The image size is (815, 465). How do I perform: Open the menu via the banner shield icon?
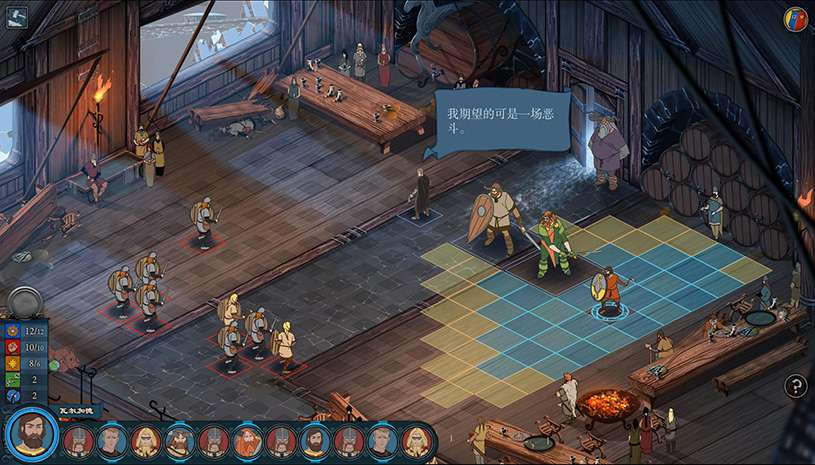pos(795,20)
